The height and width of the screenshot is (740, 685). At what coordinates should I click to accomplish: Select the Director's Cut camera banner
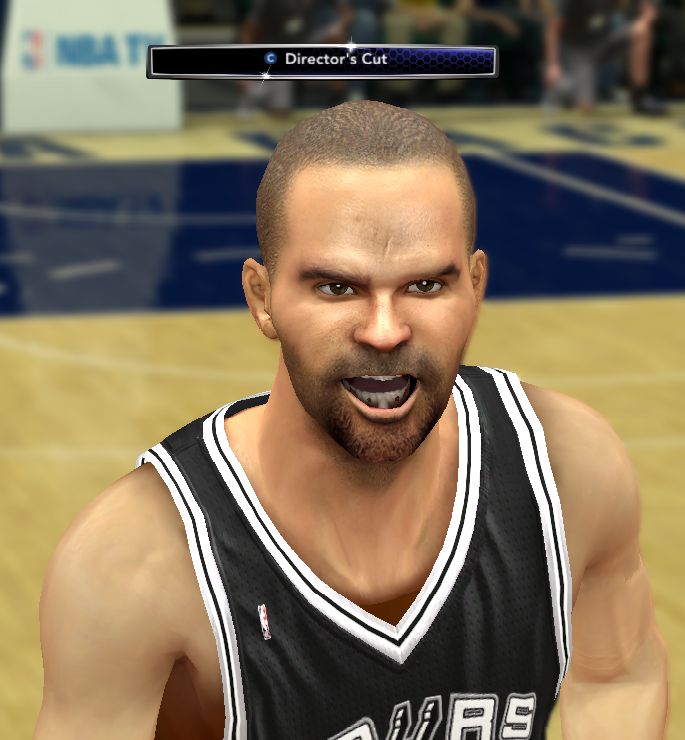tap(322, 60)
